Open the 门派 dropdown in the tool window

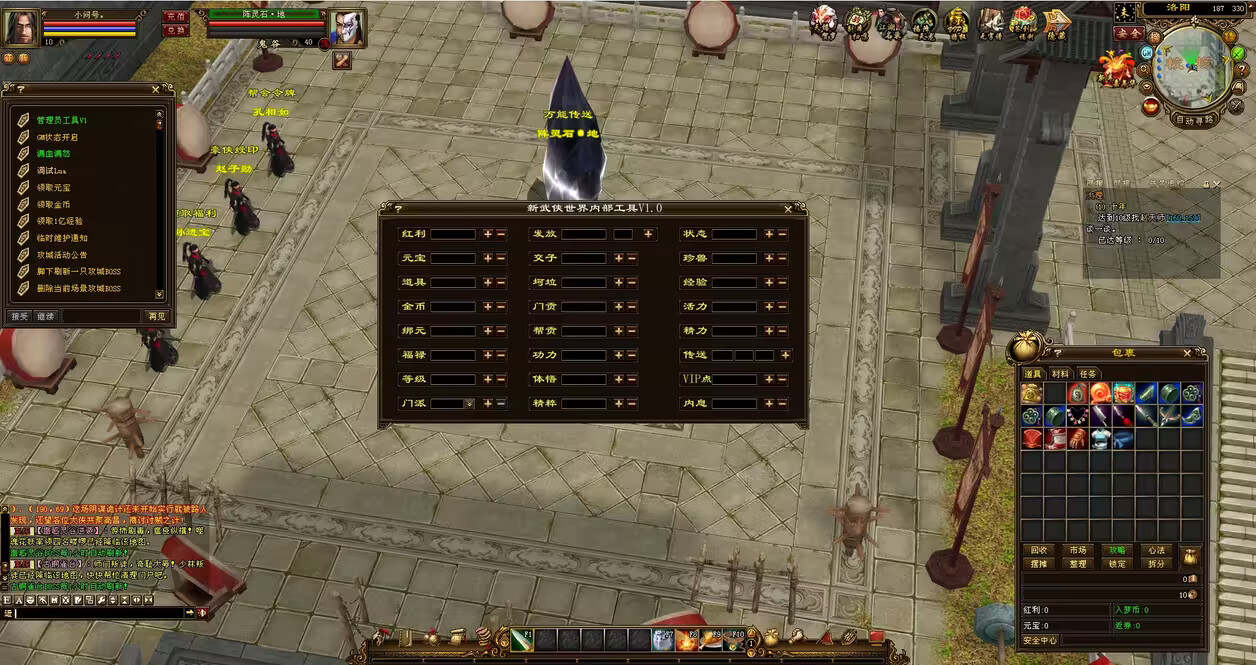[x=468, y=404]
